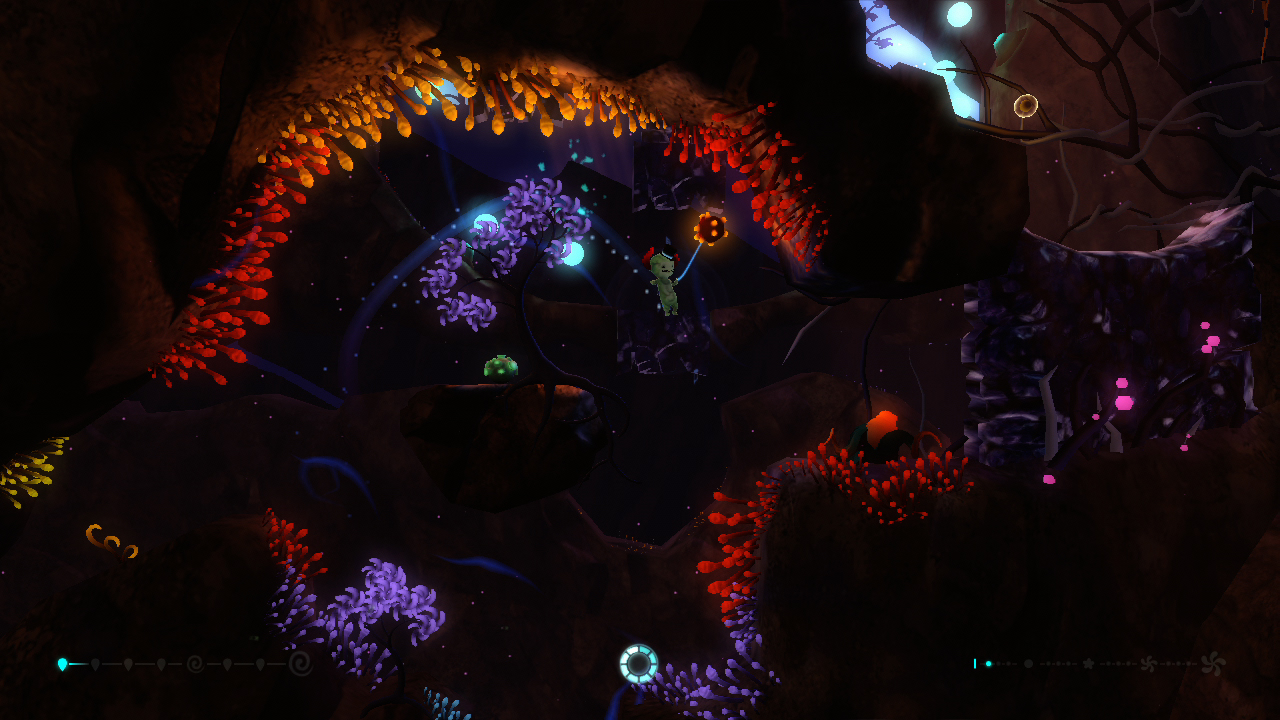Click the segmented cyan ring icon

point(638,663)
